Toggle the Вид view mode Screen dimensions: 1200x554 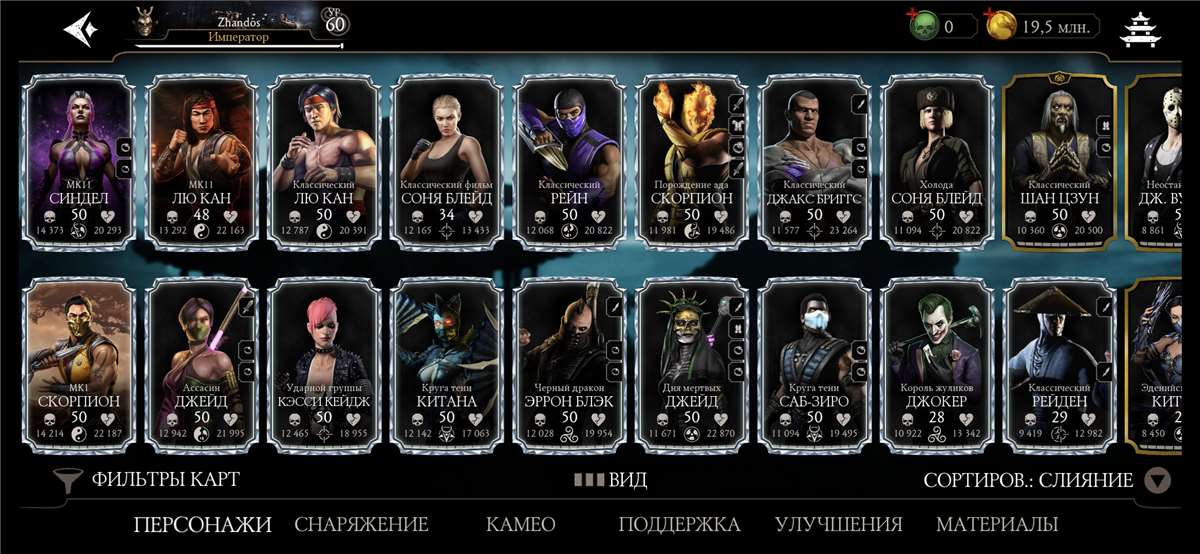(x=611, y=480)
